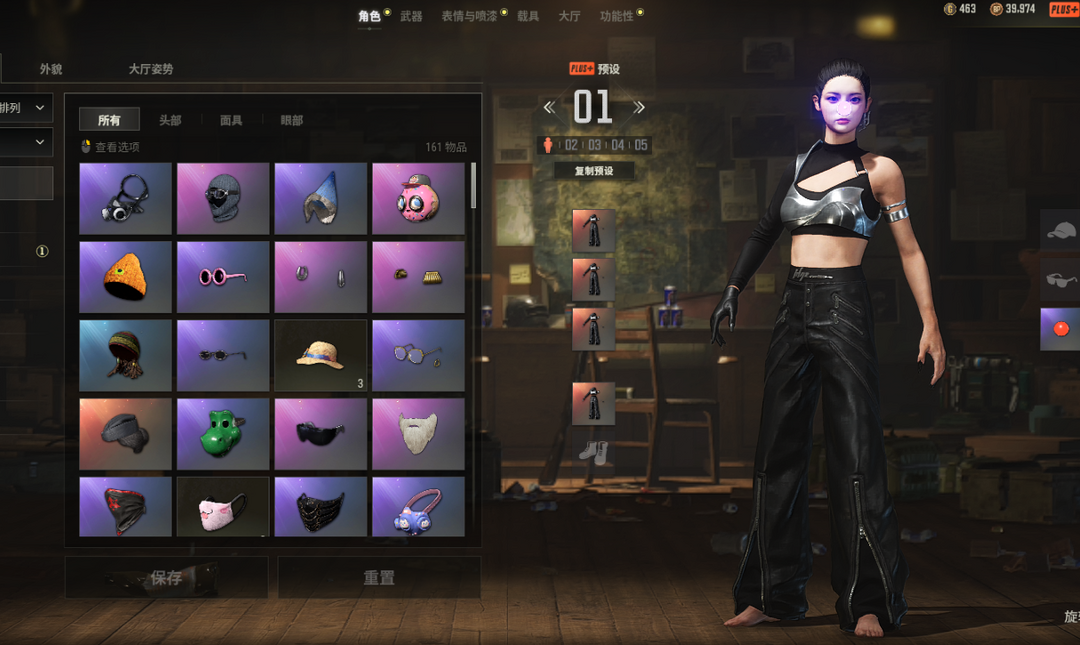Go to the 载具 vehicles menu
Image resolution: width=1080 pixels, height=645 pixels.
point(528,16)
